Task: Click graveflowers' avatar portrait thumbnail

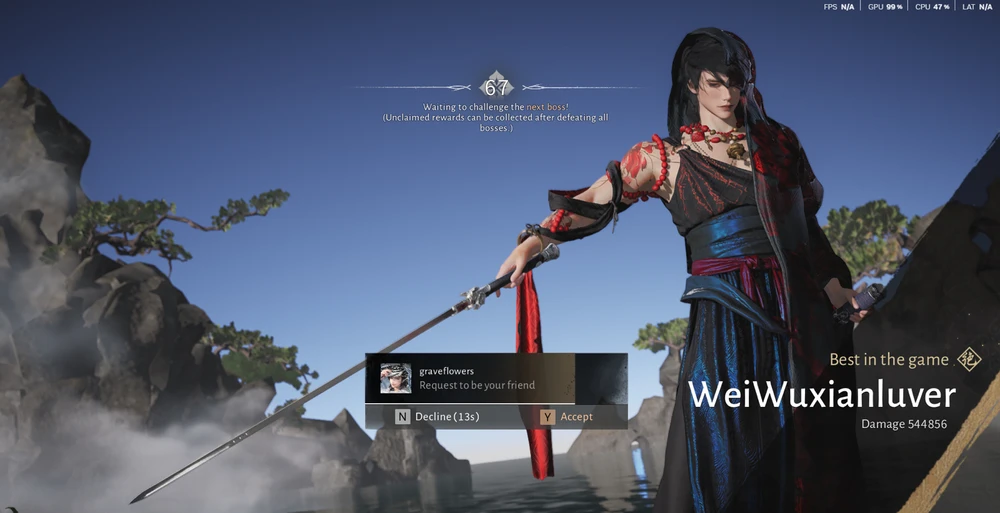Action: point(396,378)
